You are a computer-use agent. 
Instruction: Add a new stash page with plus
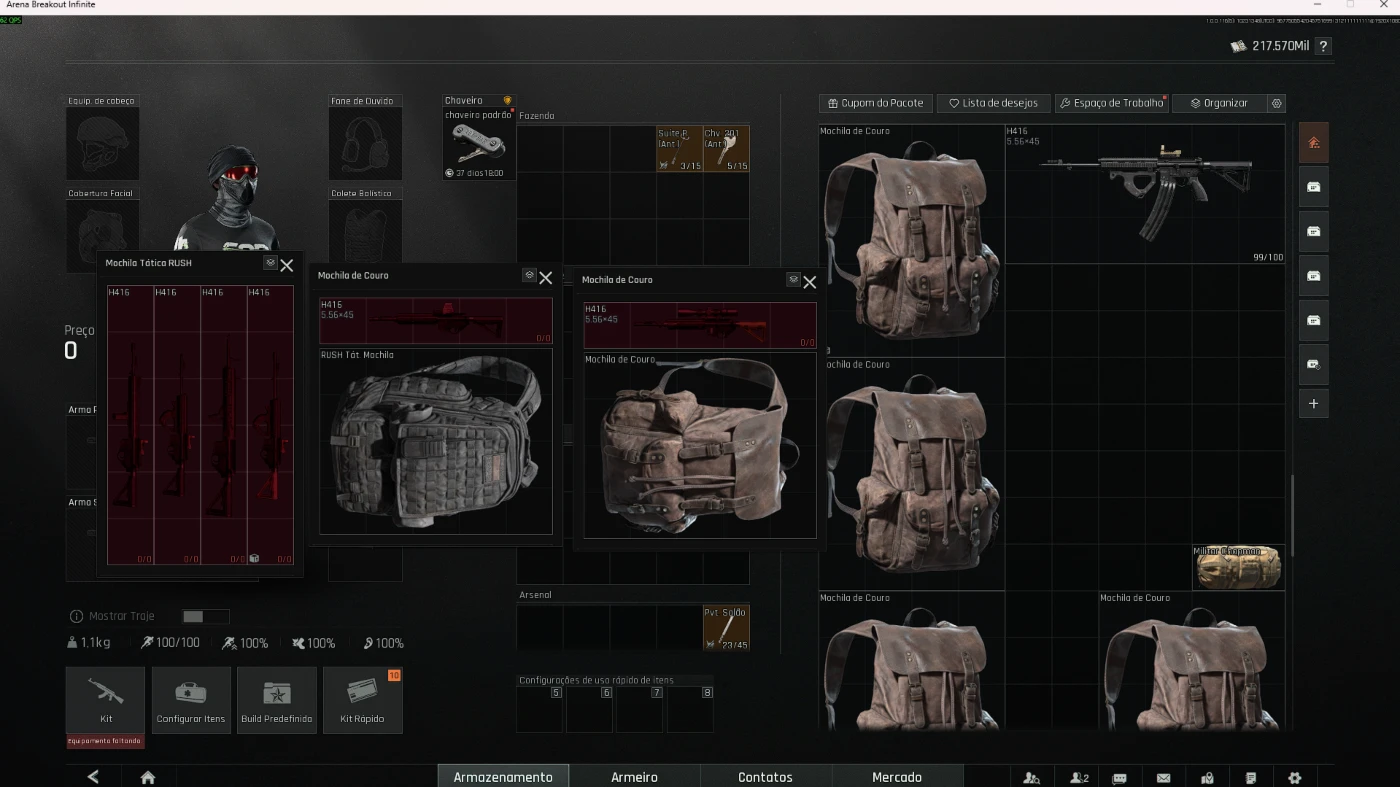(1313, 404)
